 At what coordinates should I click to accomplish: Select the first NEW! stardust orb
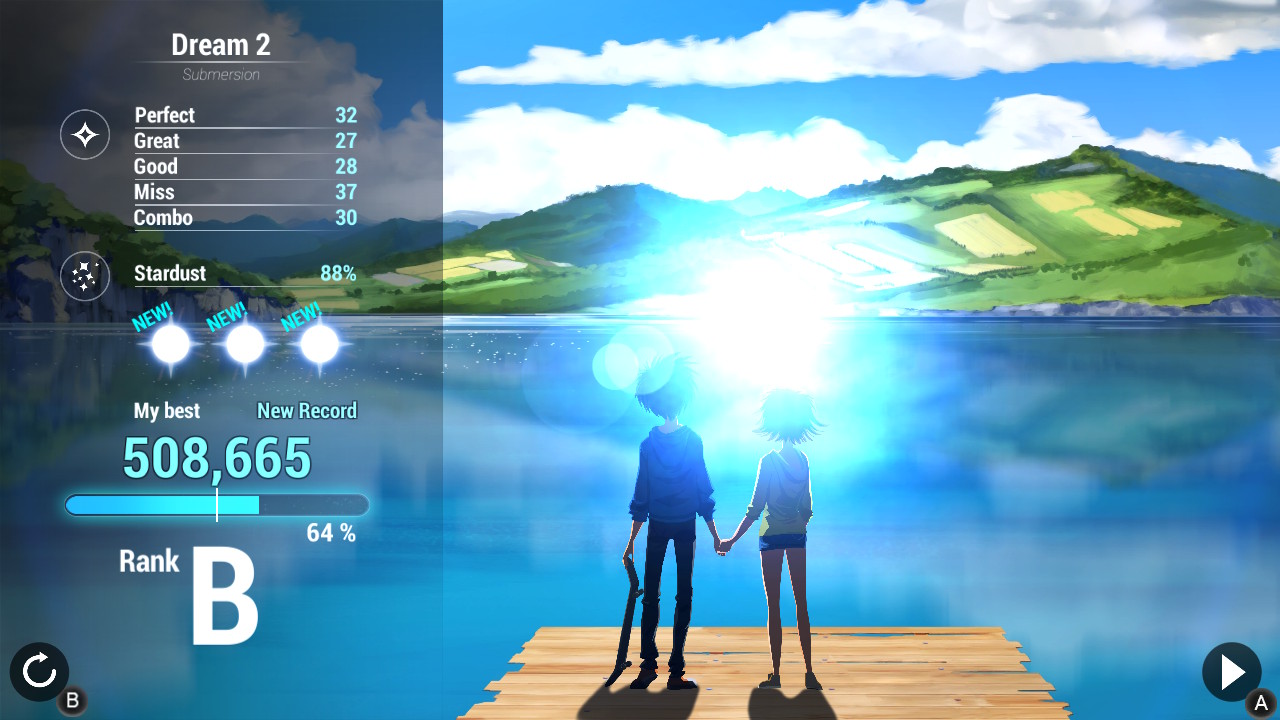pyautogui.click(x=169, y=345)
